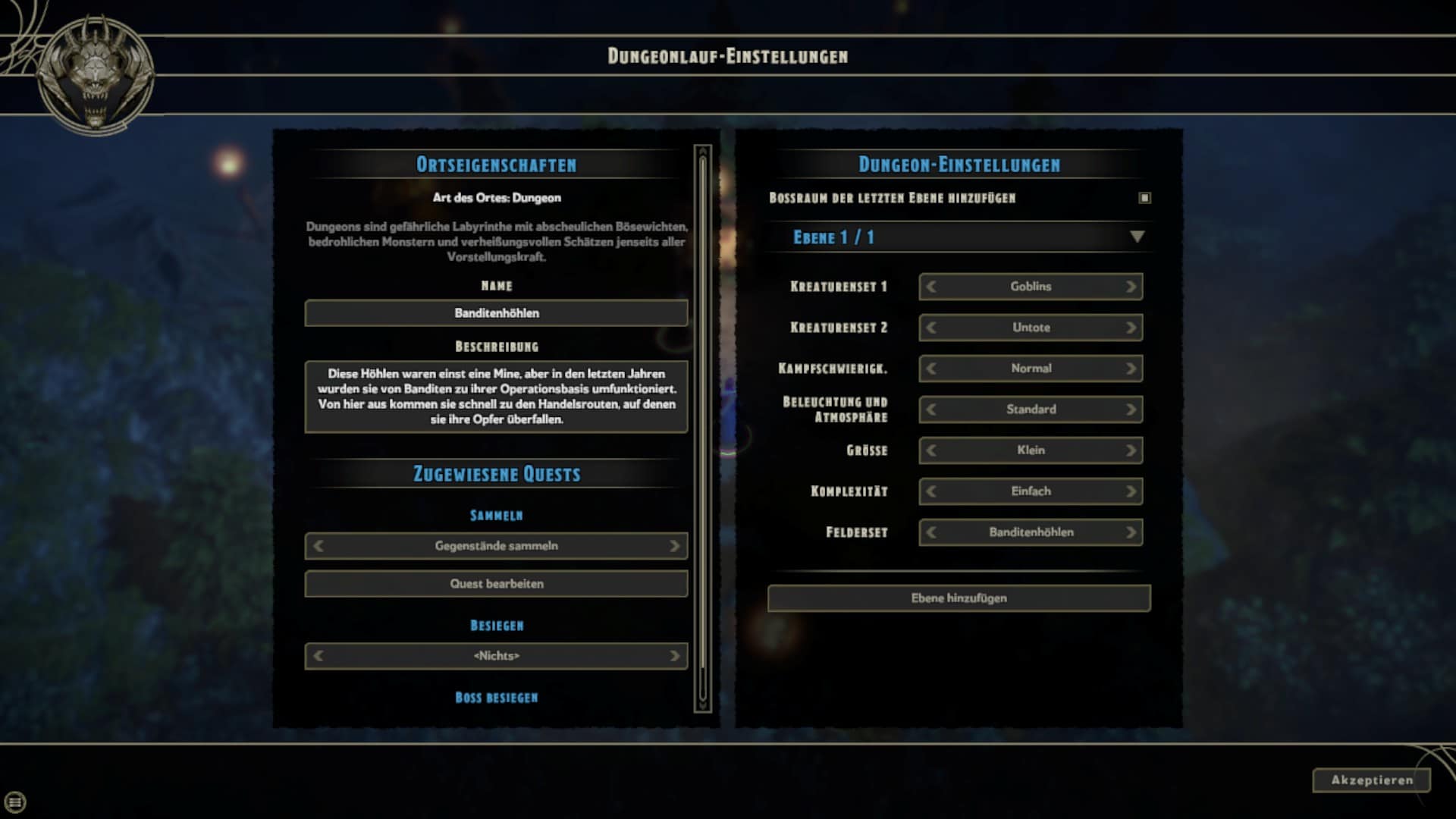This screenshot has height=819, width=1456.
Task: Switch Beleuchtung und Atmosphäre to next option
Action: click(x=1131, y=409)
